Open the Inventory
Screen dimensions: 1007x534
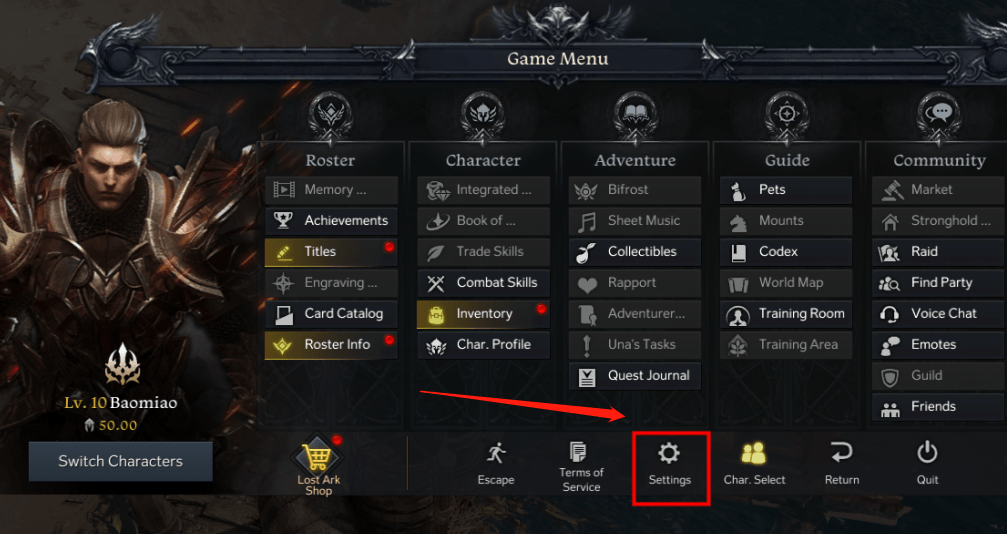click(484, 313)
